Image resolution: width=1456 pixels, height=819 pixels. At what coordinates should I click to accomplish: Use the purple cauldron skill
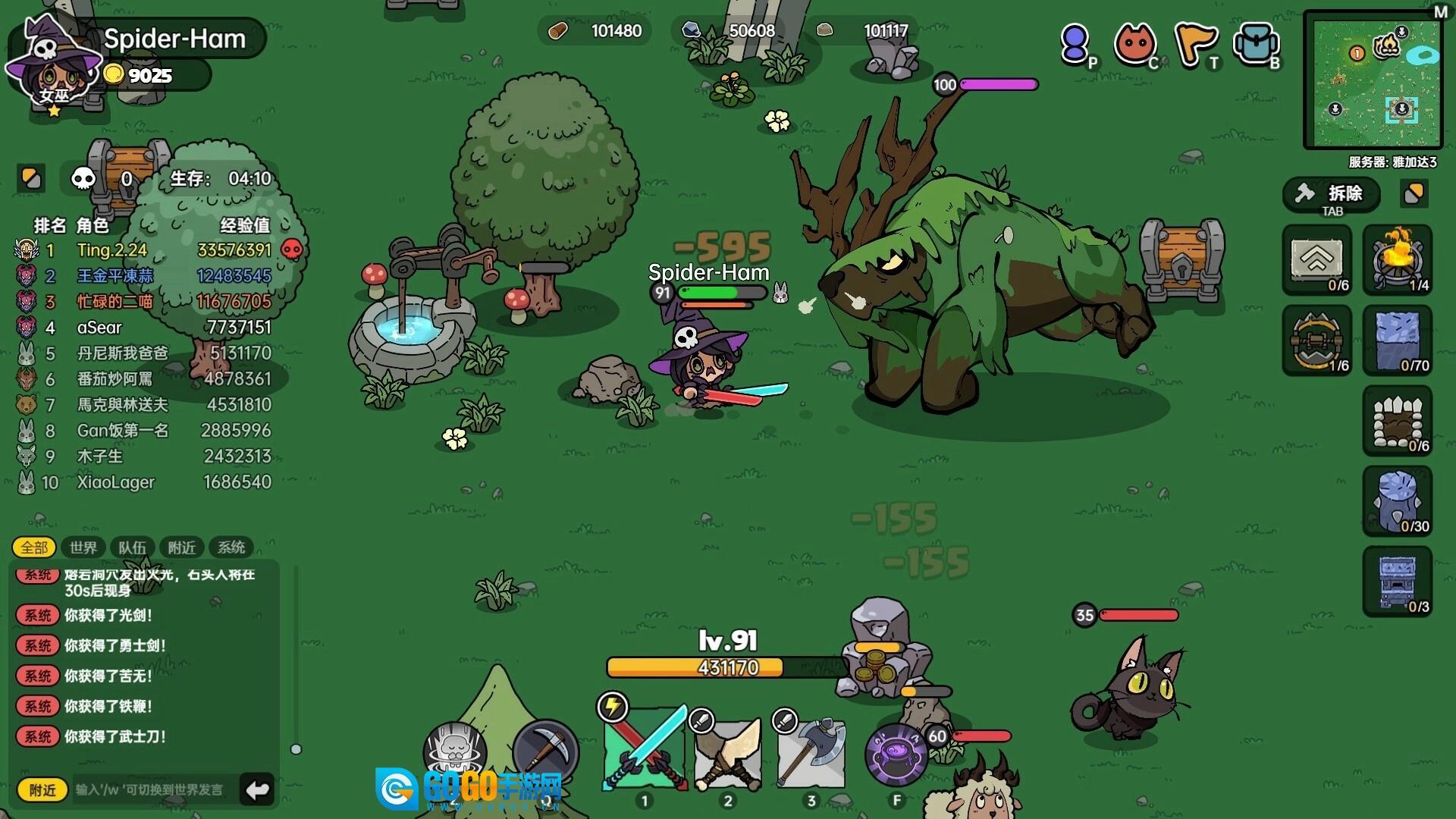pos(896,755)
